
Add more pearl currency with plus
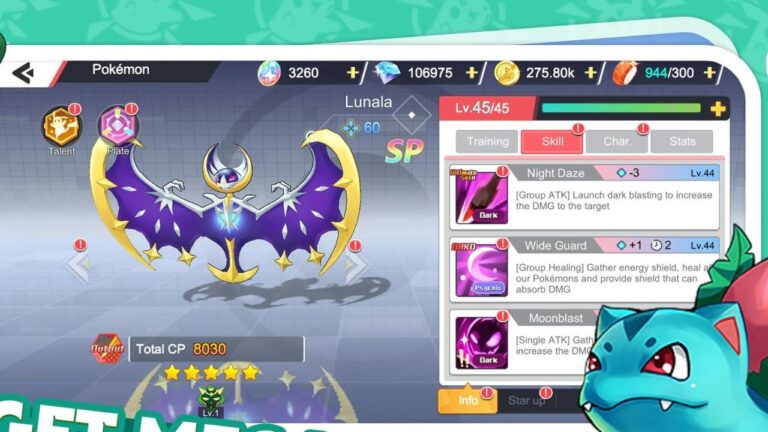coord(352,73)
